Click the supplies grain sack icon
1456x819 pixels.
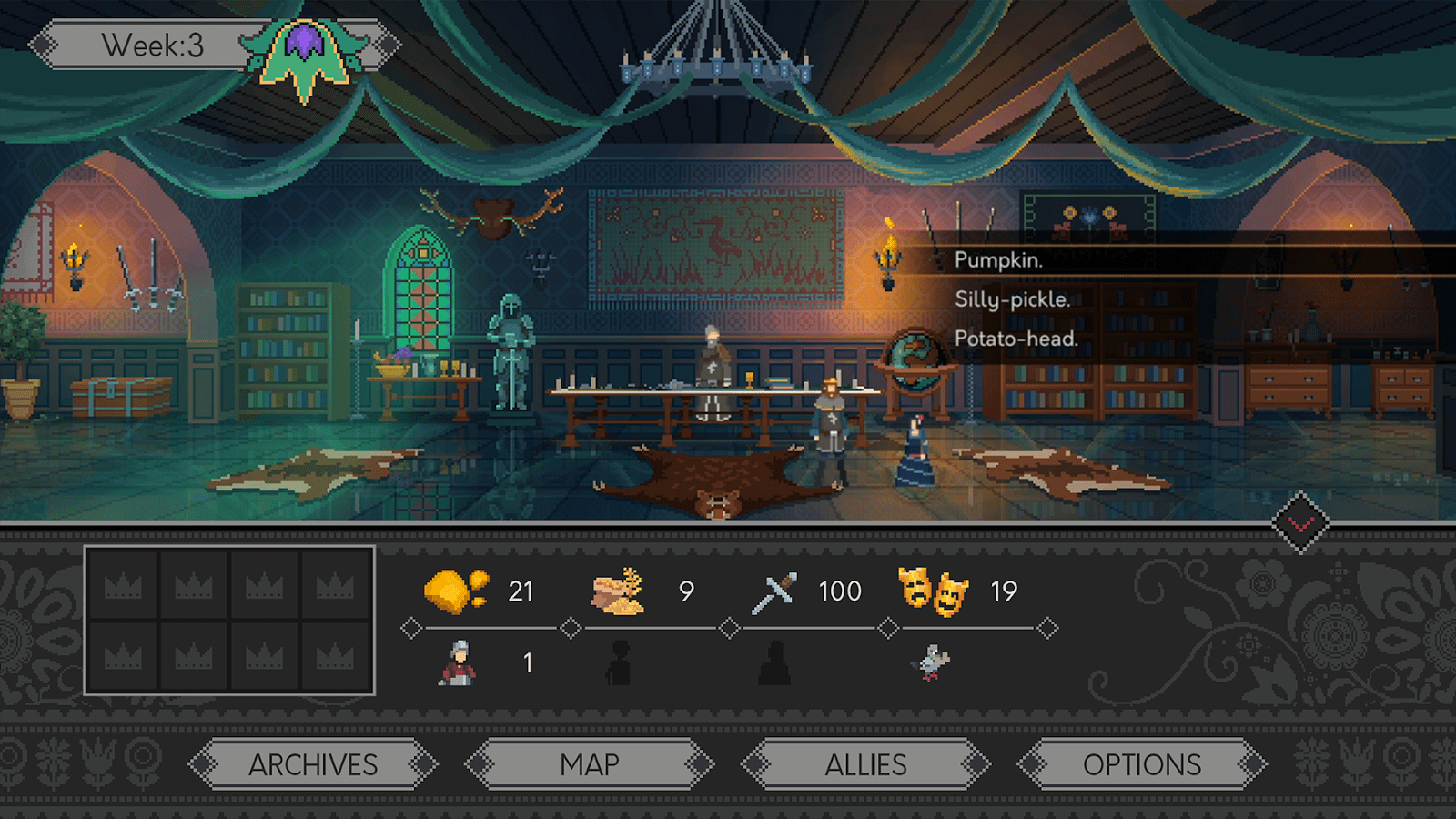coord(620,590)
